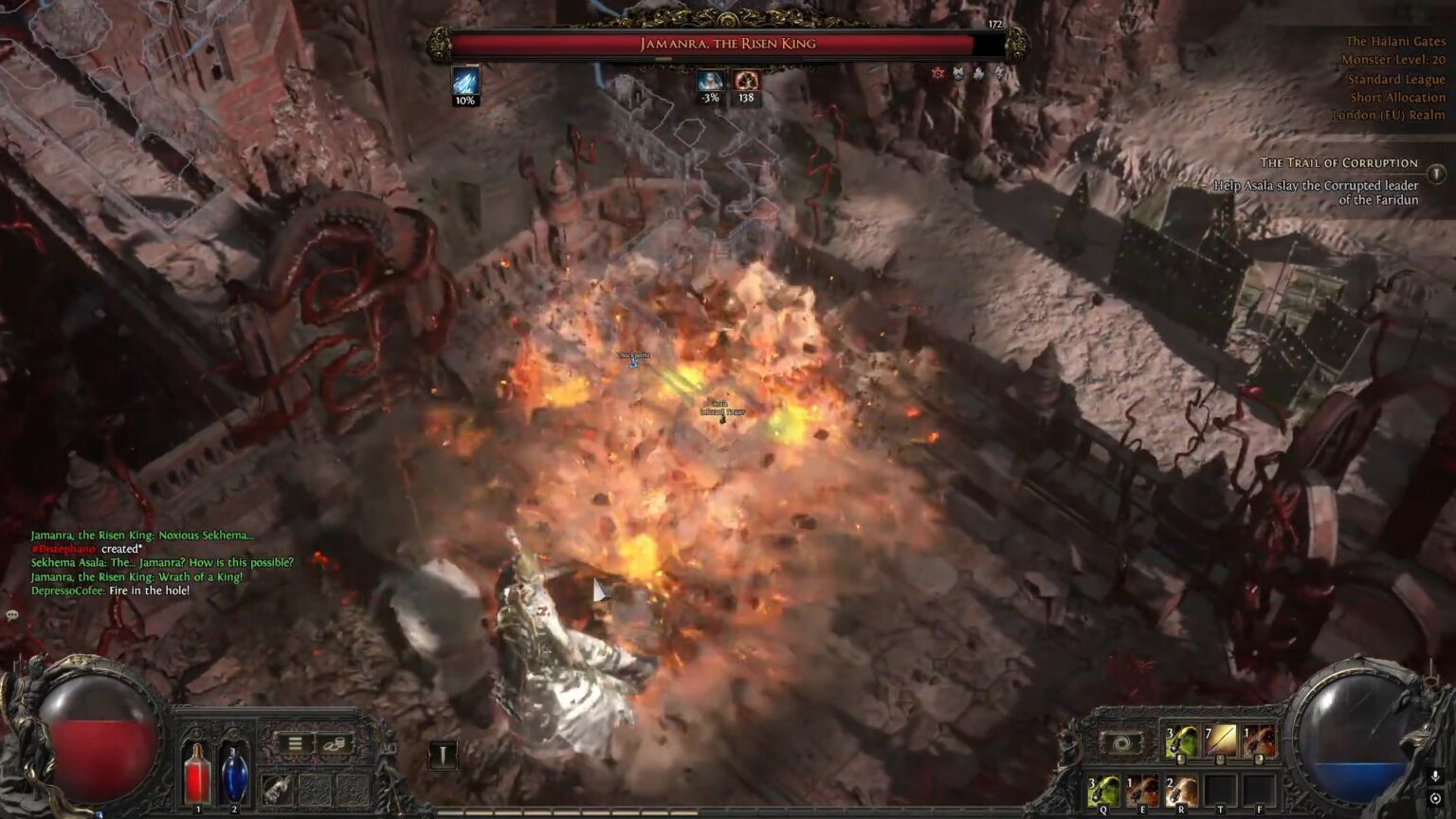The image size is (1456, 819).
Task: Mute the microphone icon in the bottom right
Action: [x=1435, y=777]
